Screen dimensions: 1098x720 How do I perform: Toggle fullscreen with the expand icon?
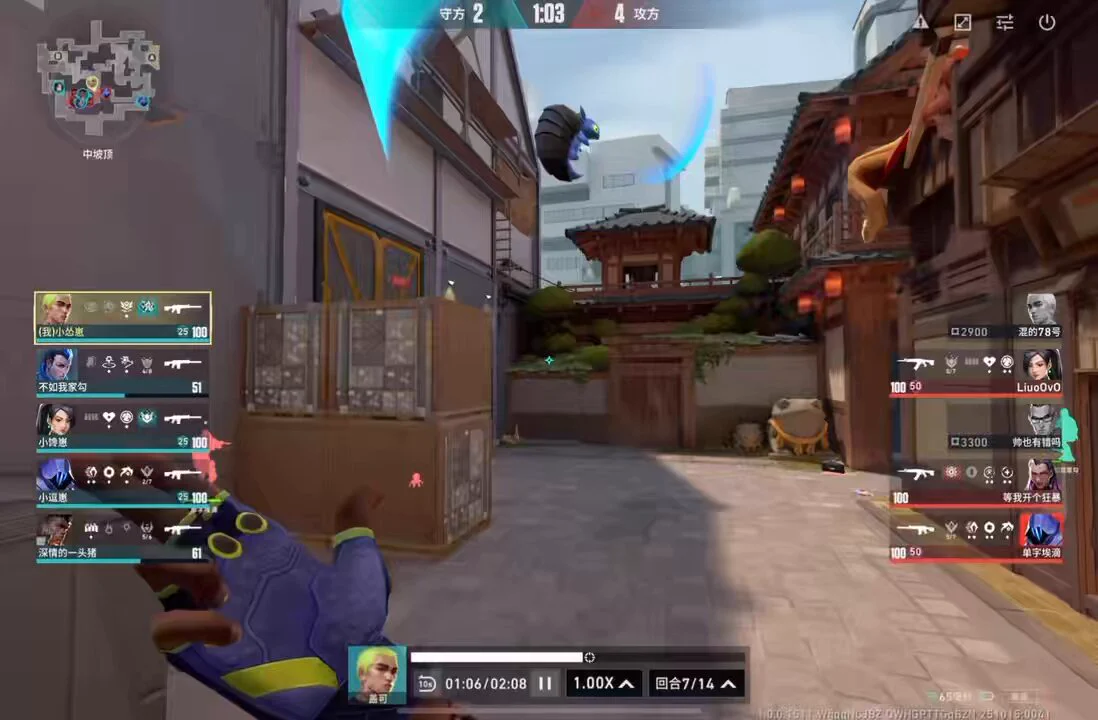tap(962, 22)
